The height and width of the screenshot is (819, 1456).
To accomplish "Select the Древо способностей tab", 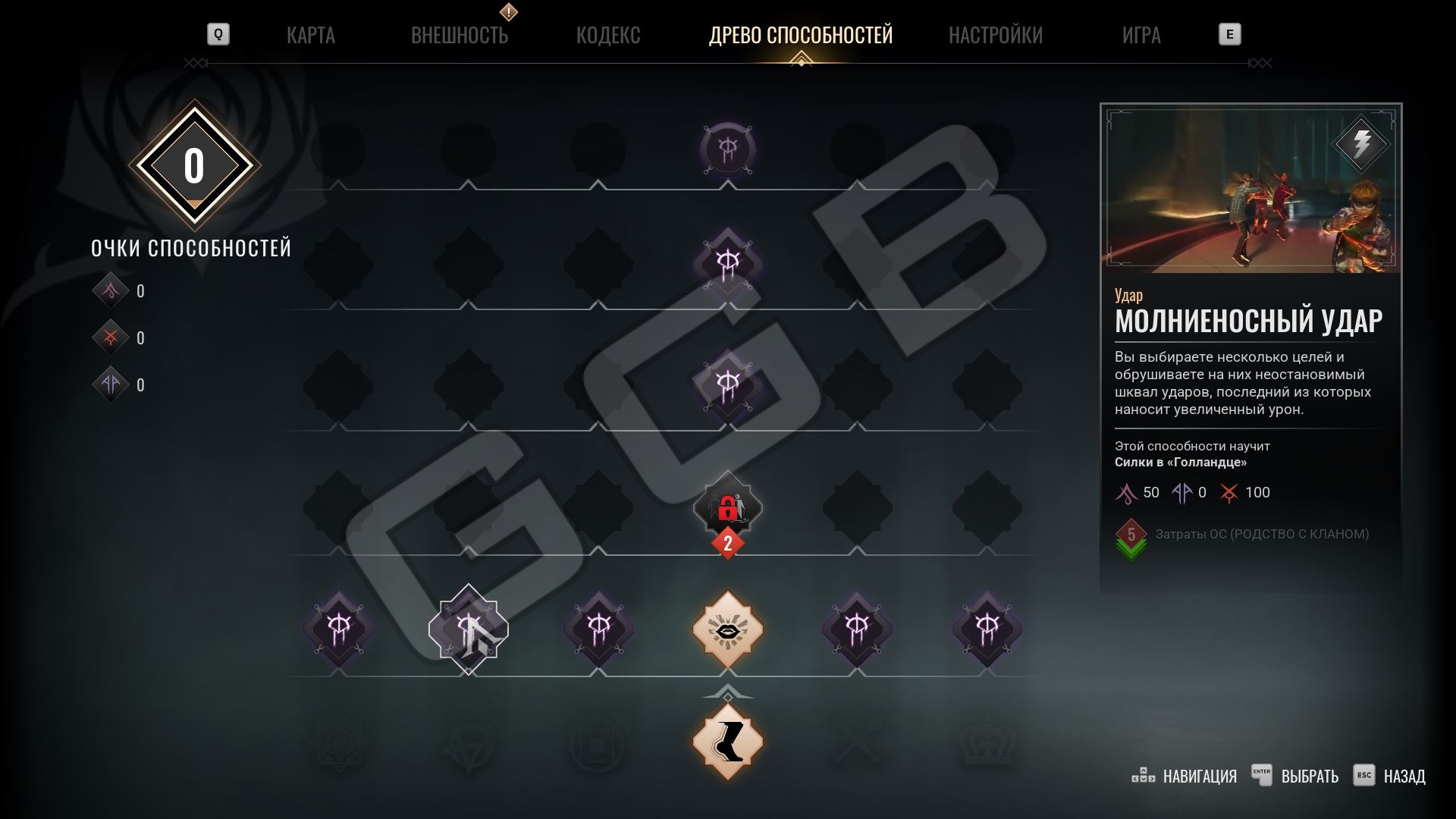I will tap(800, 35).
